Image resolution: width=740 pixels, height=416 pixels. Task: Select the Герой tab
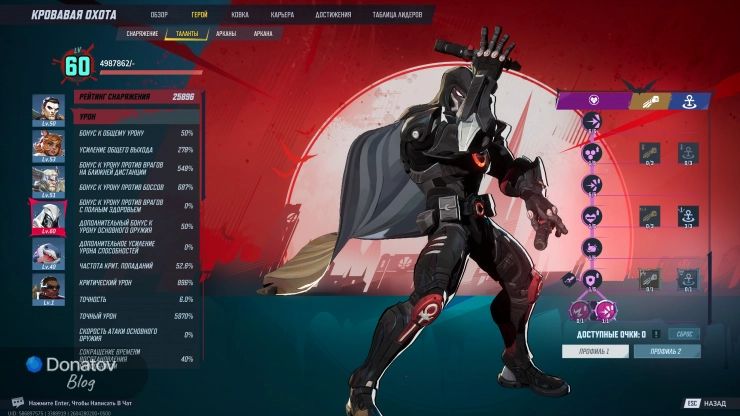(199, 16)
